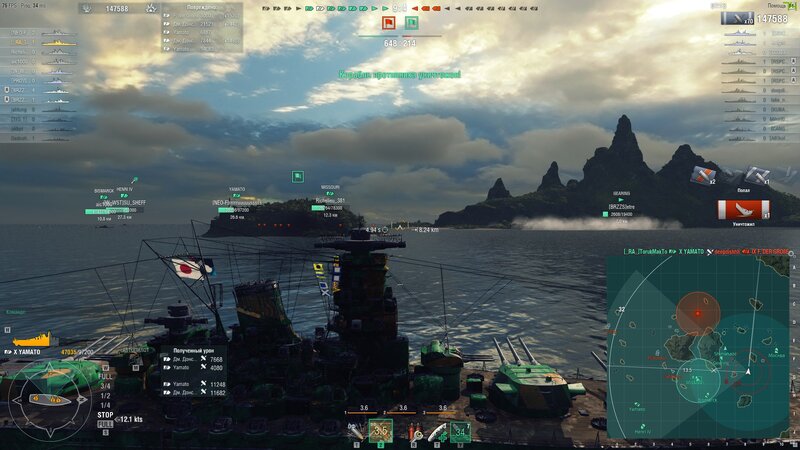Select the green-highlighted consumable showing 3.5

pyautogui.click(x=380, y=431)
